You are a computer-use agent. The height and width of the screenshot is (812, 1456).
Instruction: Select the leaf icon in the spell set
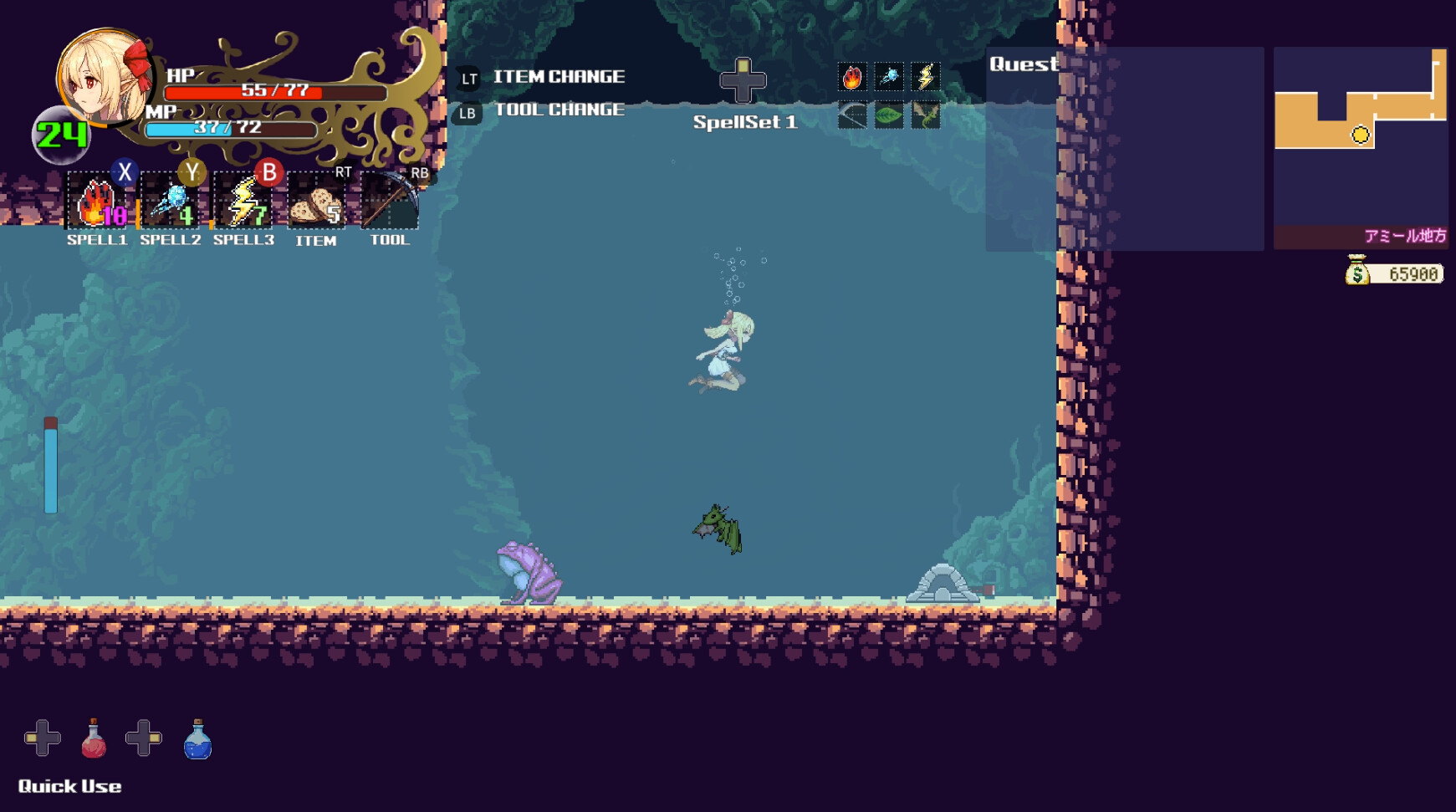[x=889, y=115]
